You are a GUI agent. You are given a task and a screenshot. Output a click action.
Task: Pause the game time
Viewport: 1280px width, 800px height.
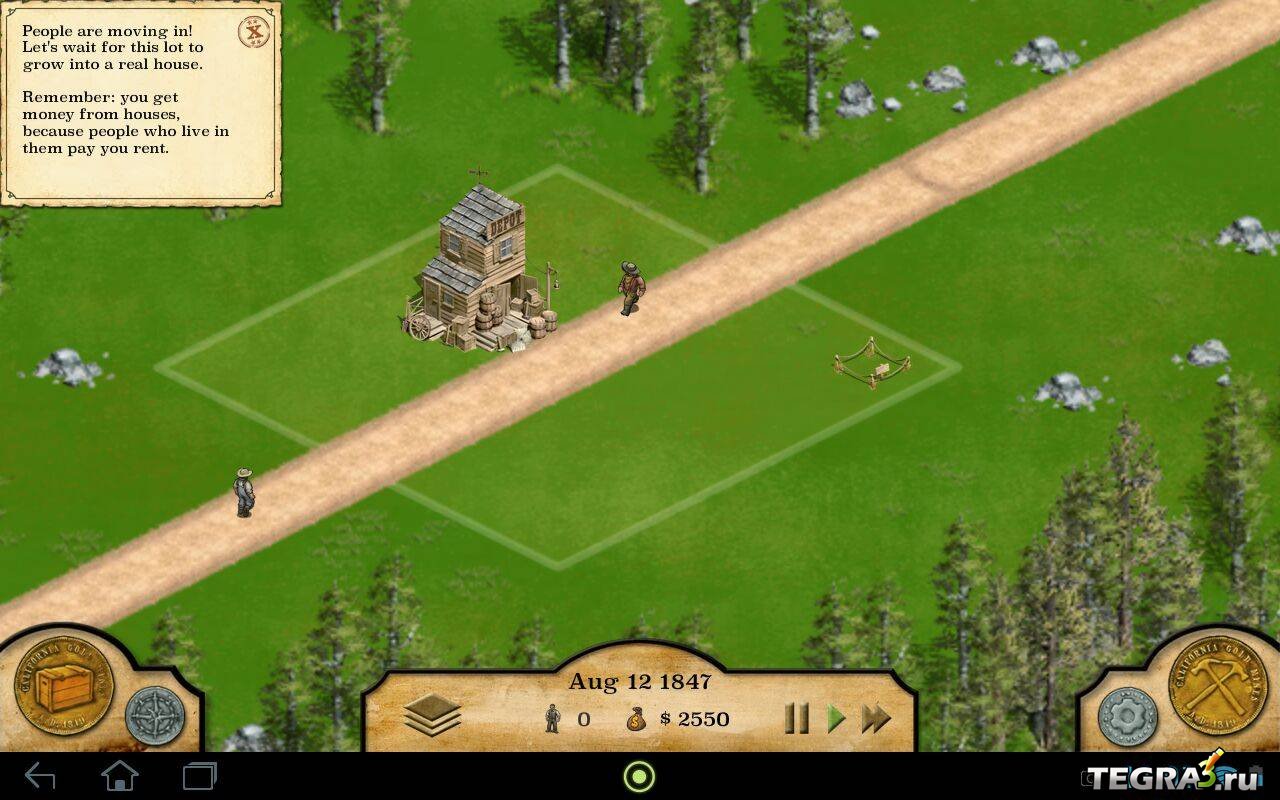tap(796, 718)
